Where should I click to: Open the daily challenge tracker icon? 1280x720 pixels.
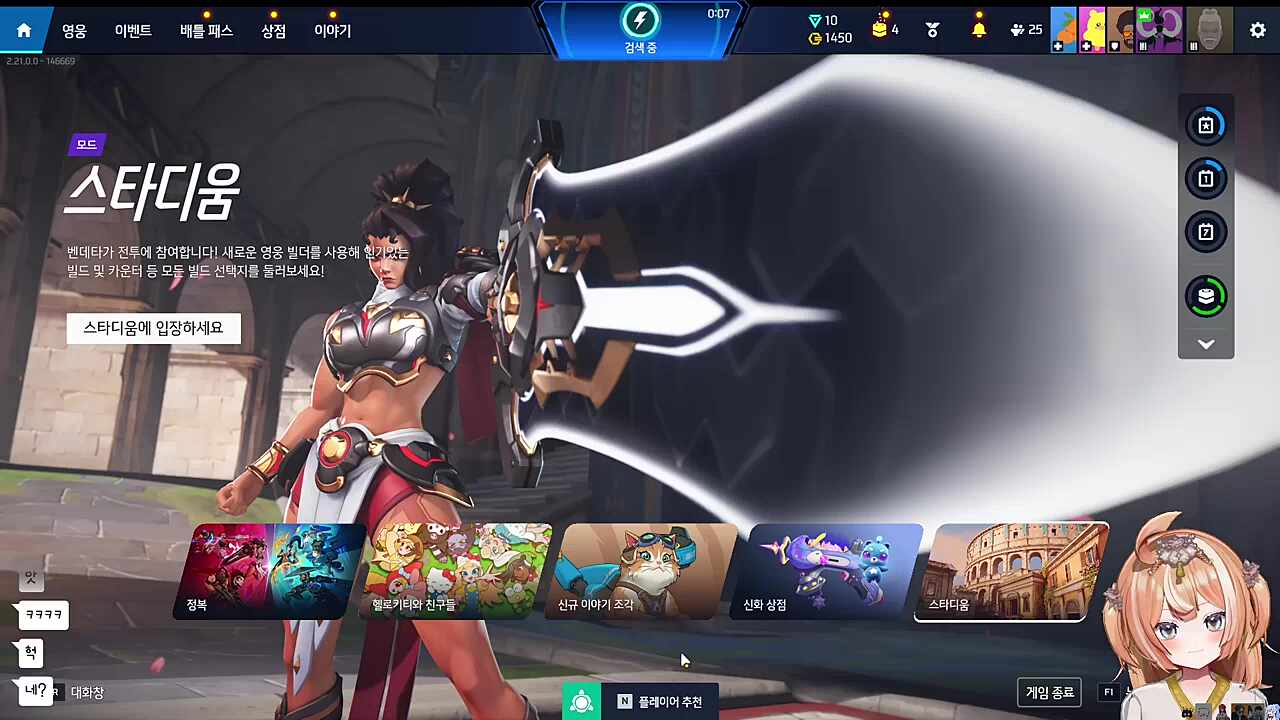[1206, 178]
